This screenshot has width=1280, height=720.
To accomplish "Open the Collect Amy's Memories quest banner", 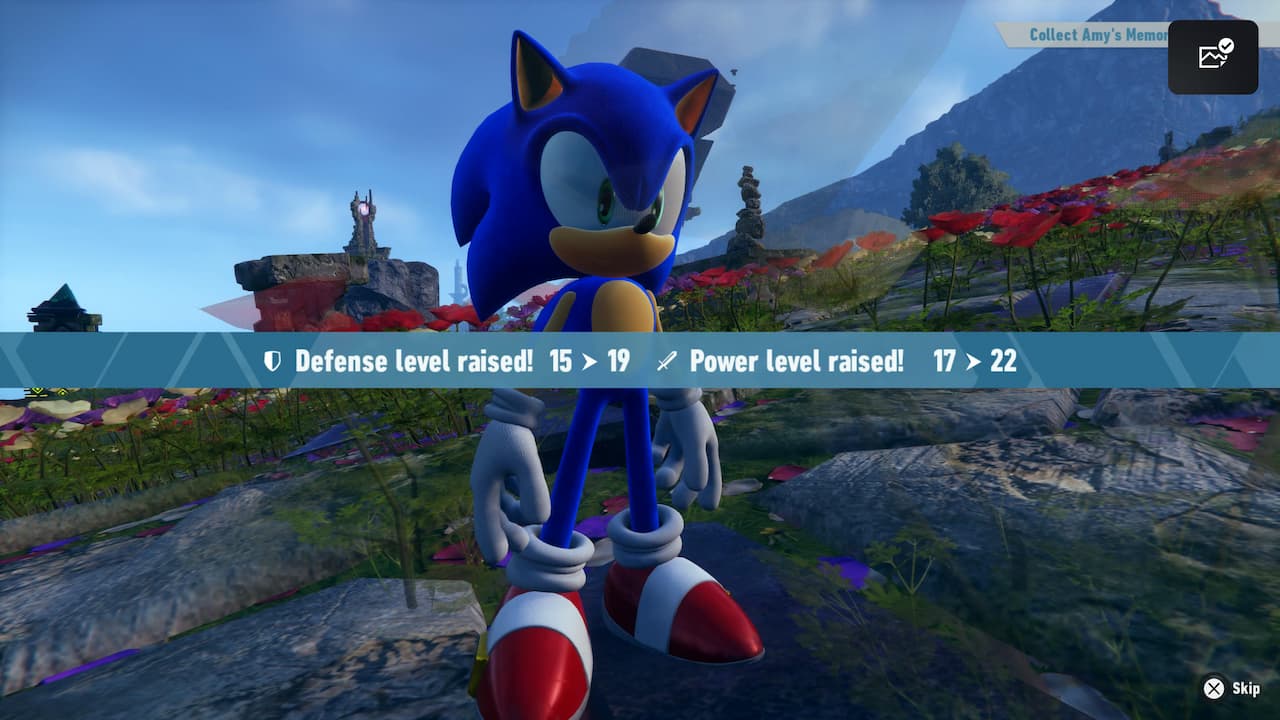I will pos(1096,33).
